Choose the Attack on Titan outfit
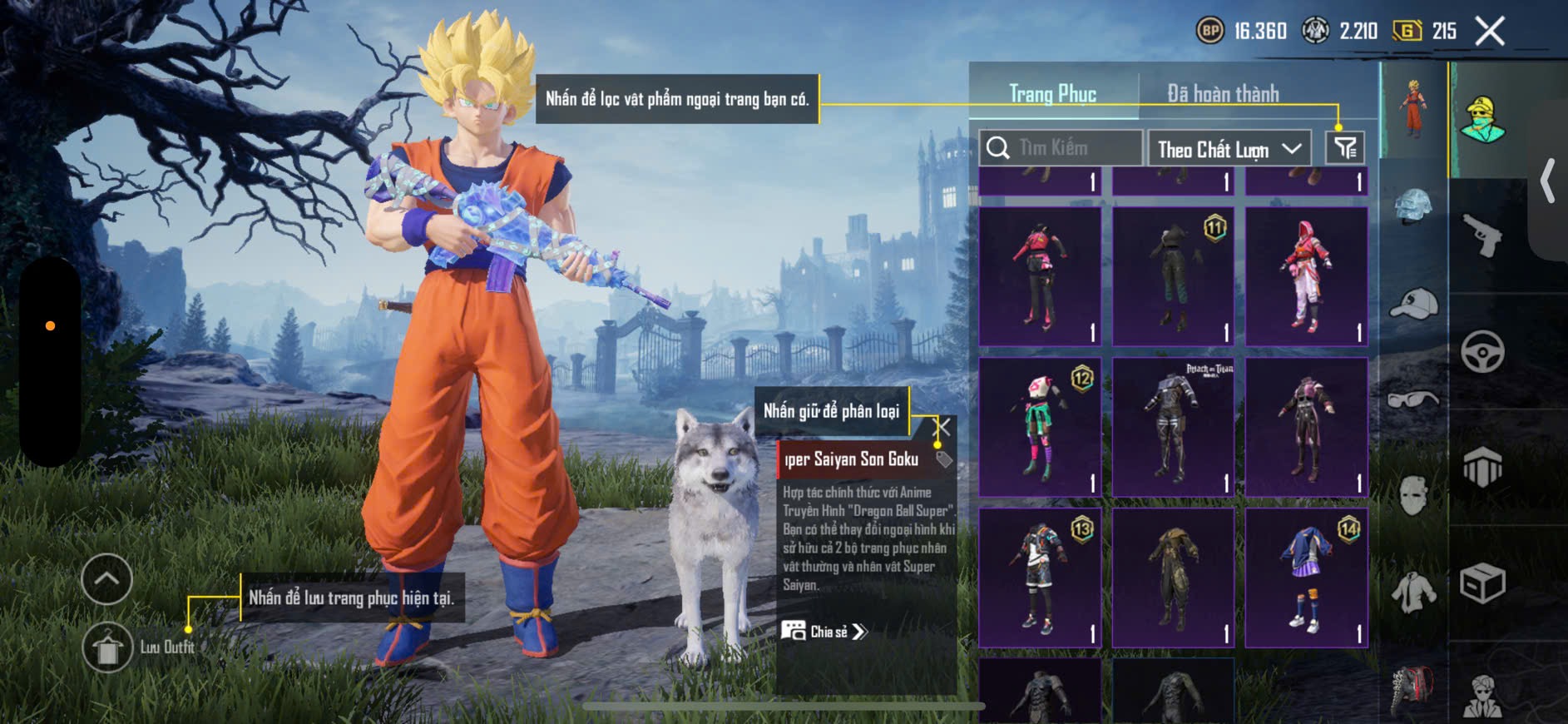Image resolution: width=1568 pixels, height=724 pixels. 1173,427
